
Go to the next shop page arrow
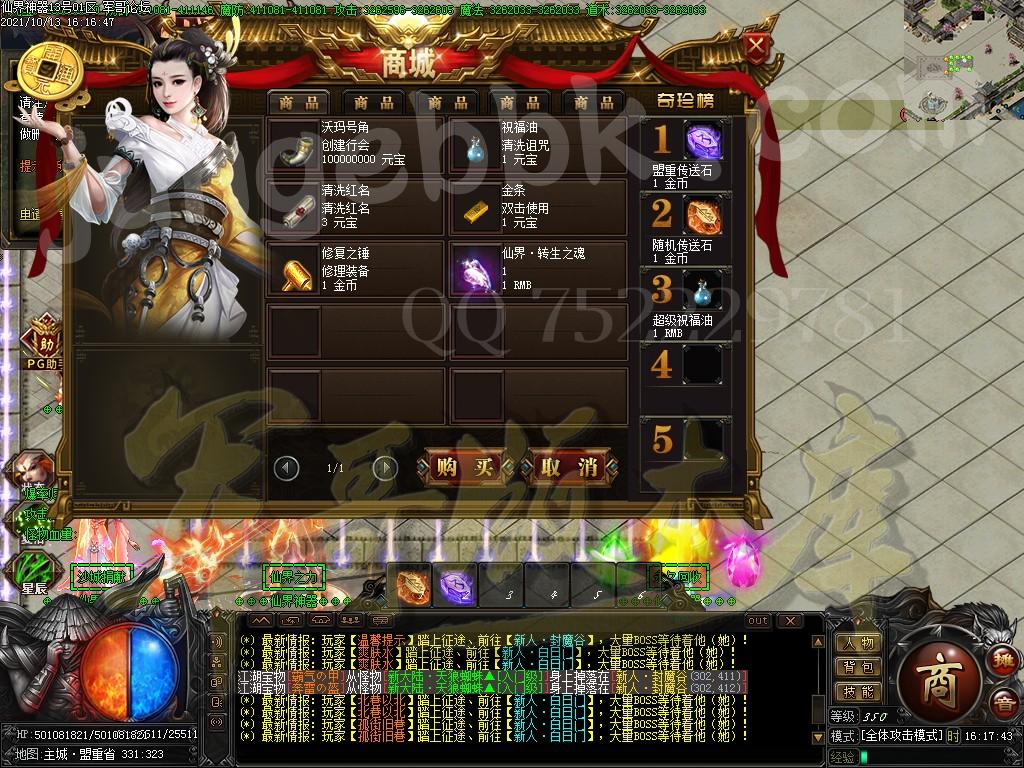click(385, 467)
